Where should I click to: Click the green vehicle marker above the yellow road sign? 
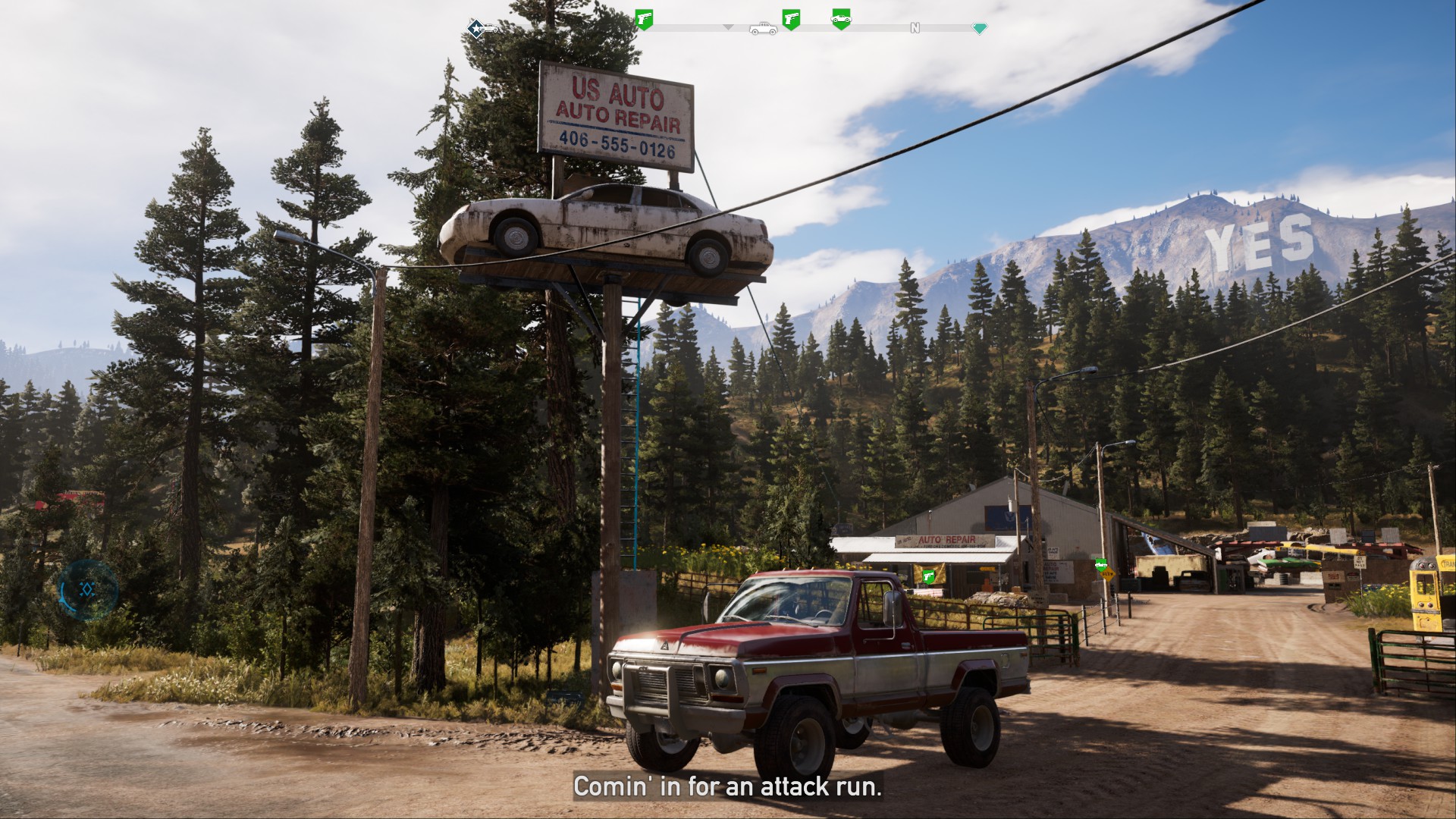pos(1100,564)
